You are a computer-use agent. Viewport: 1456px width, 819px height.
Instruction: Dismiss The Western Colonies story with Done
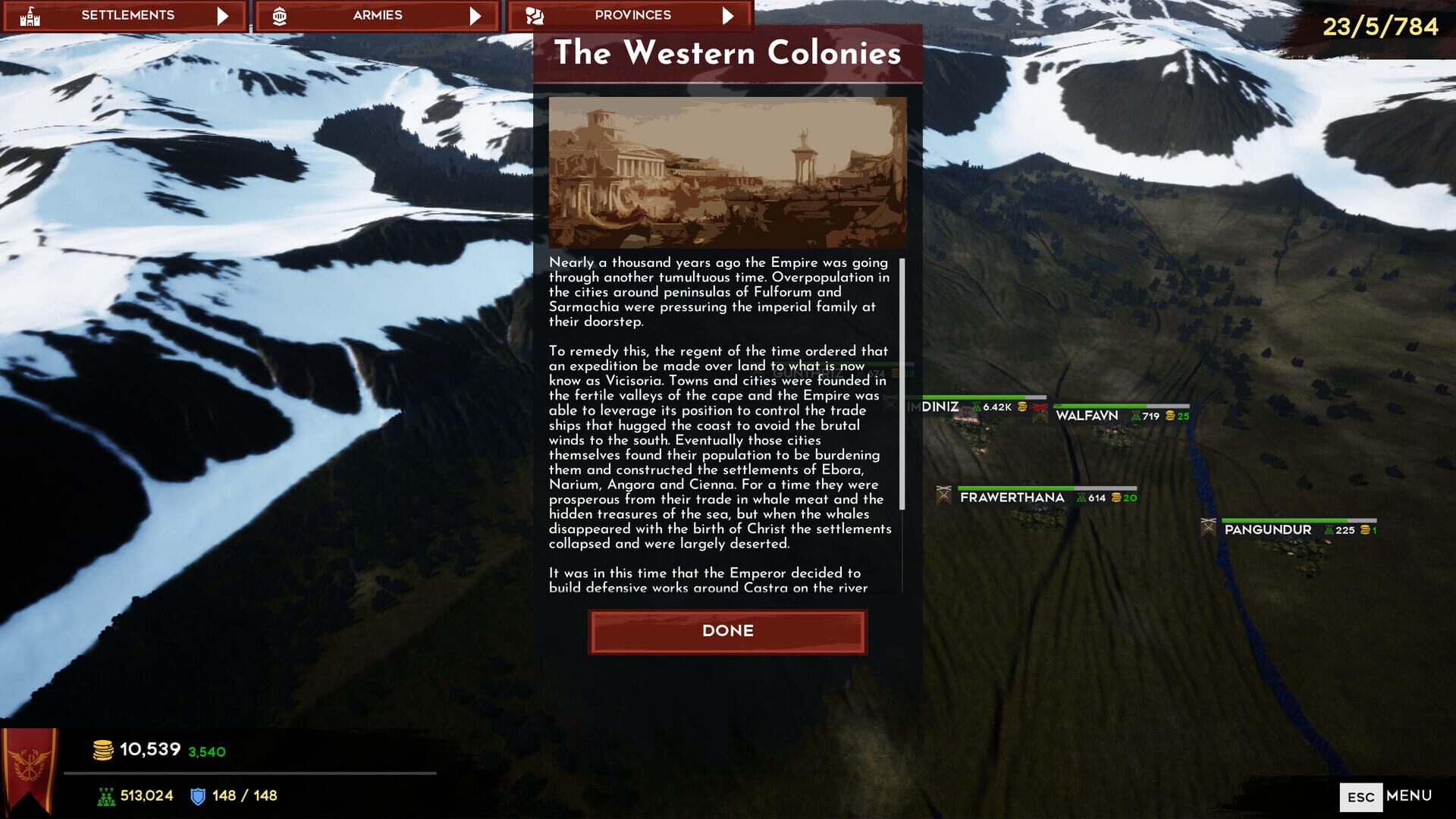pyautogui.click(x=727, y=631)
